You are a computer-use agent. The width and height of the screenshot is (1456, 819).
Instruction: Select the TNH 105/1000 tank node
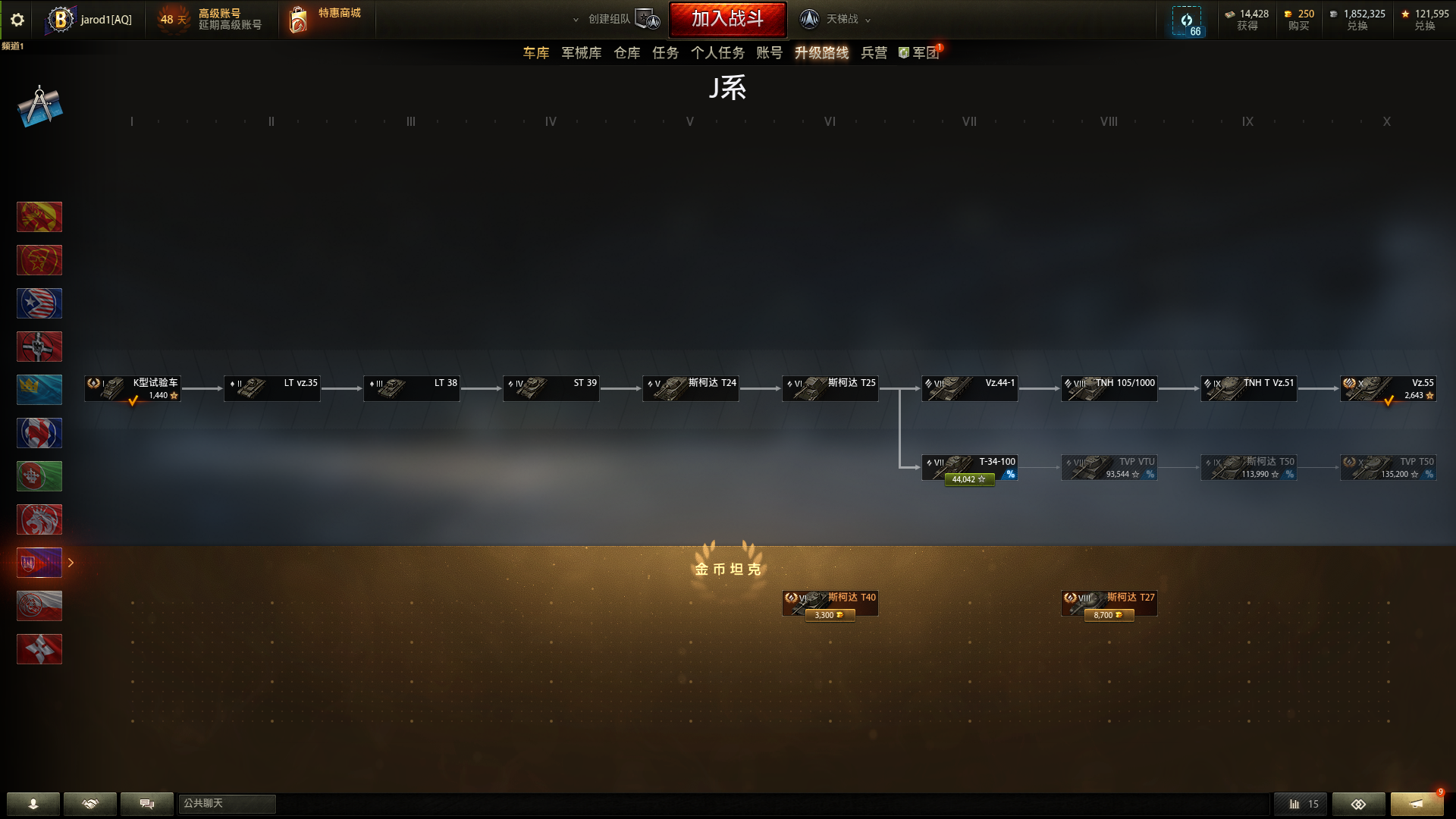(1109, 388)
